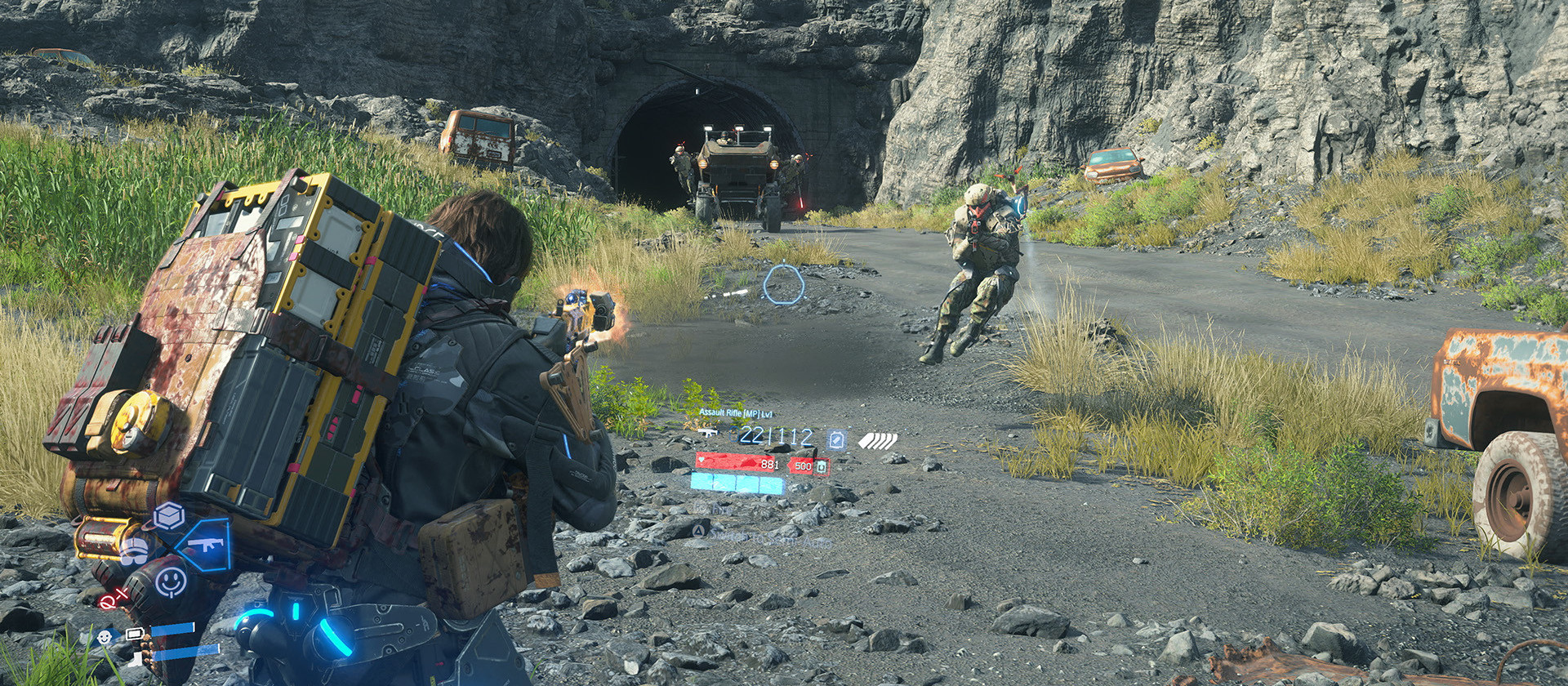
Task: Select the boot icon near stamina bar
Action: click(x=136, y=659)
